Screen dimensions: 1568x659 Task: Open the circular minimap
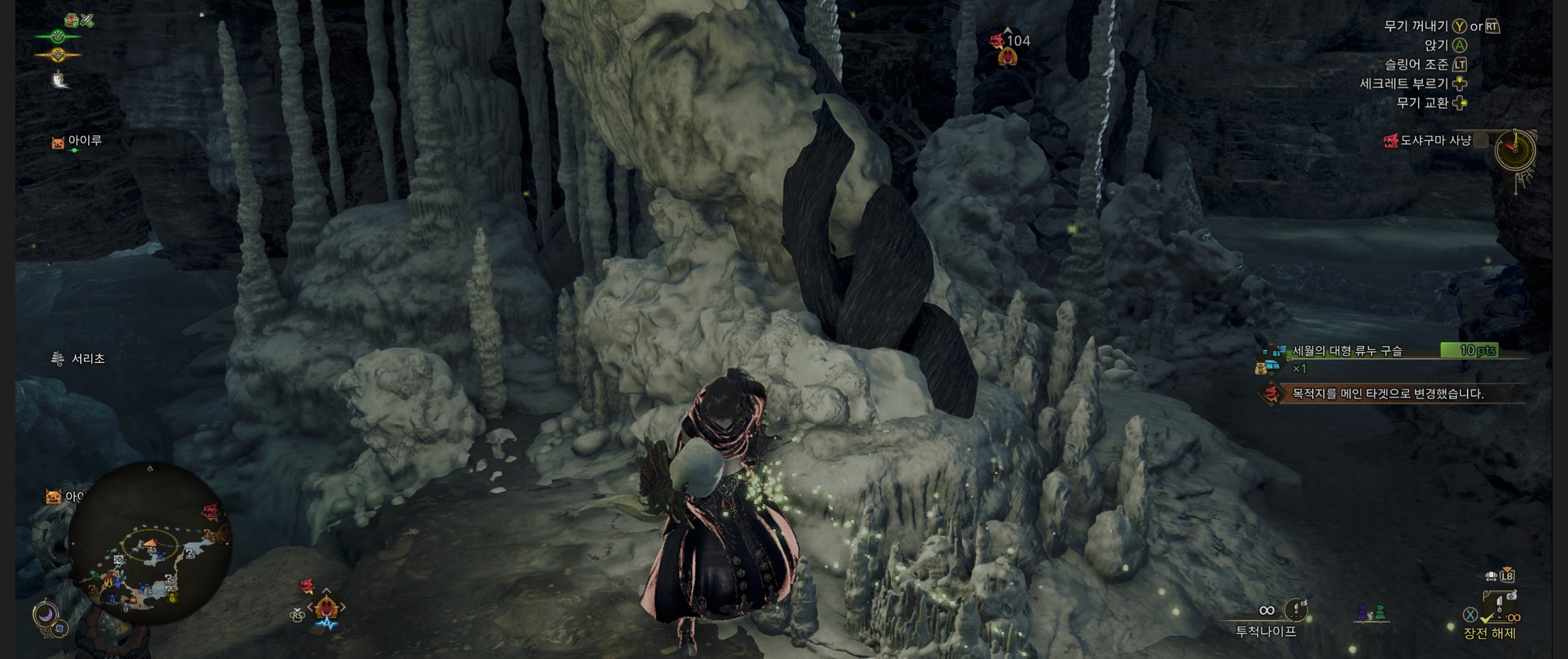pyautogui.click(x=150, y=543)
